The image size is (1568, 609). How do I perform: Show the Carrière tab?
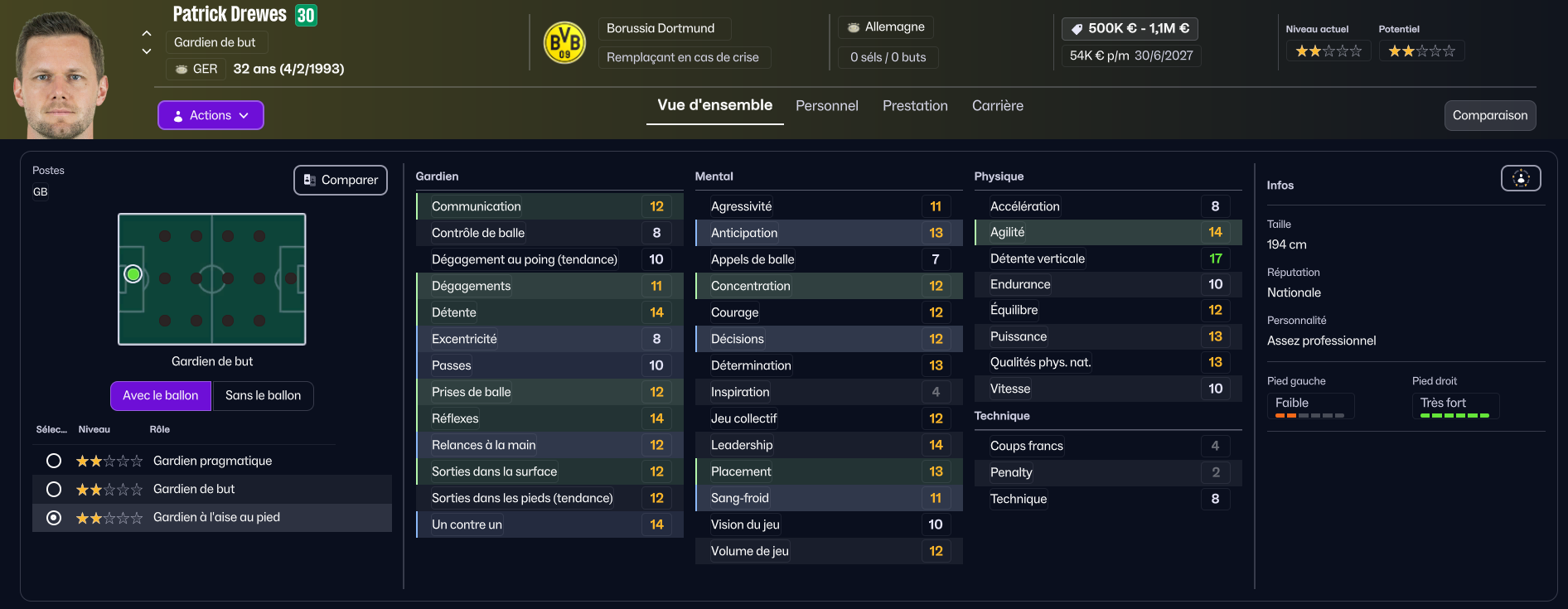[997, 106]
